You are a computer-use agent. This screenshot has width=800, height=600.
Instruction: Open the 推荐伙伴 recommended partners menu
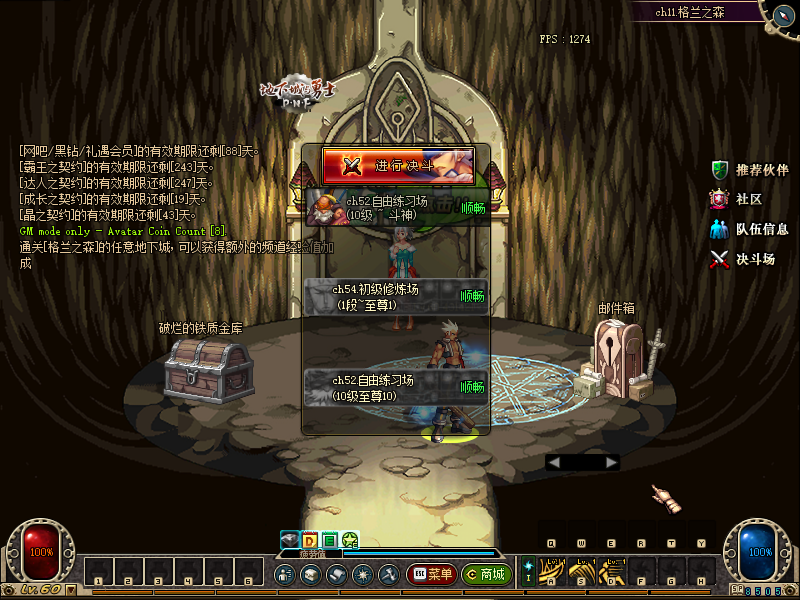[750, 170]
